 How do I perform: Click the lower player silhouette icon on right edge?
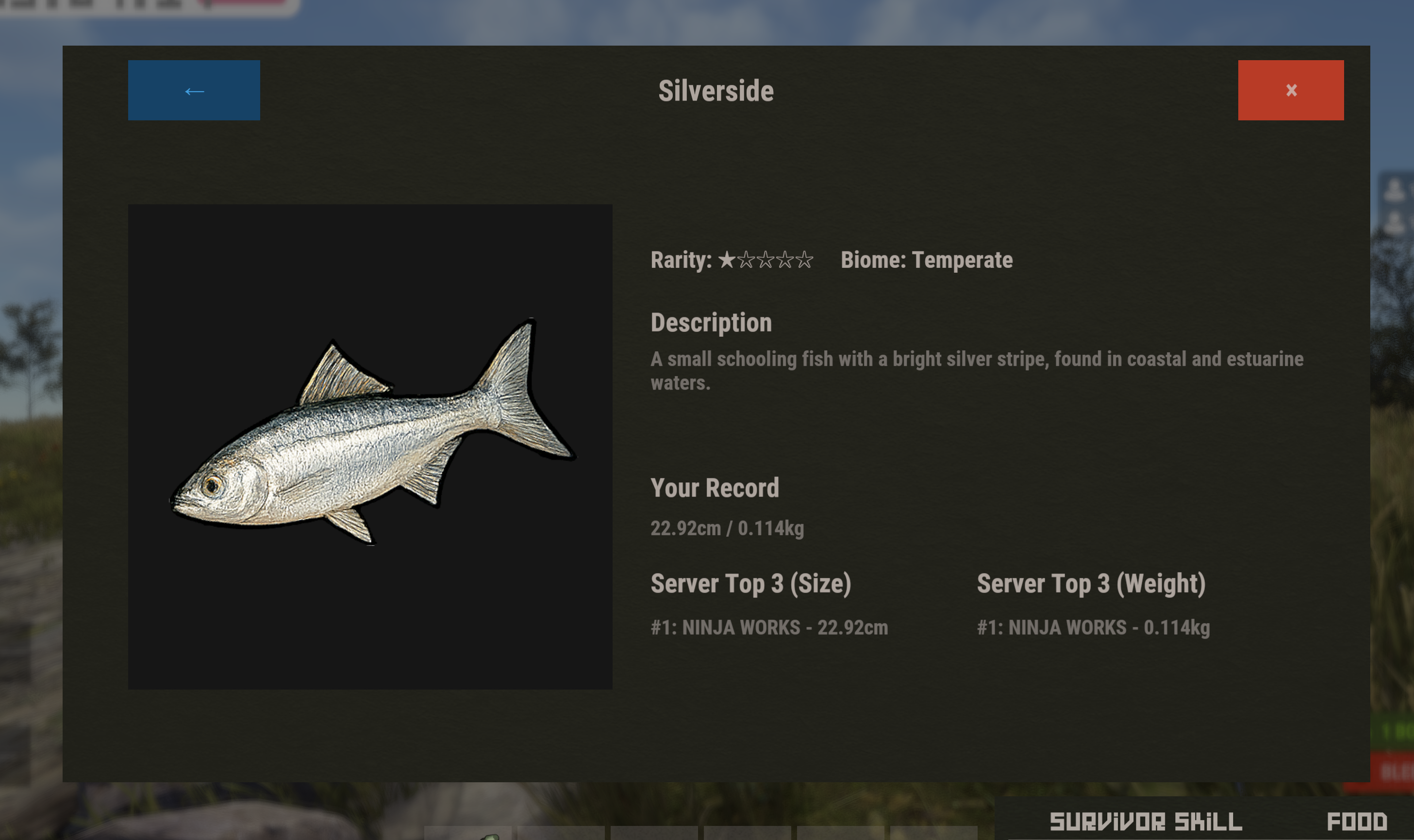coord(1394,222)
